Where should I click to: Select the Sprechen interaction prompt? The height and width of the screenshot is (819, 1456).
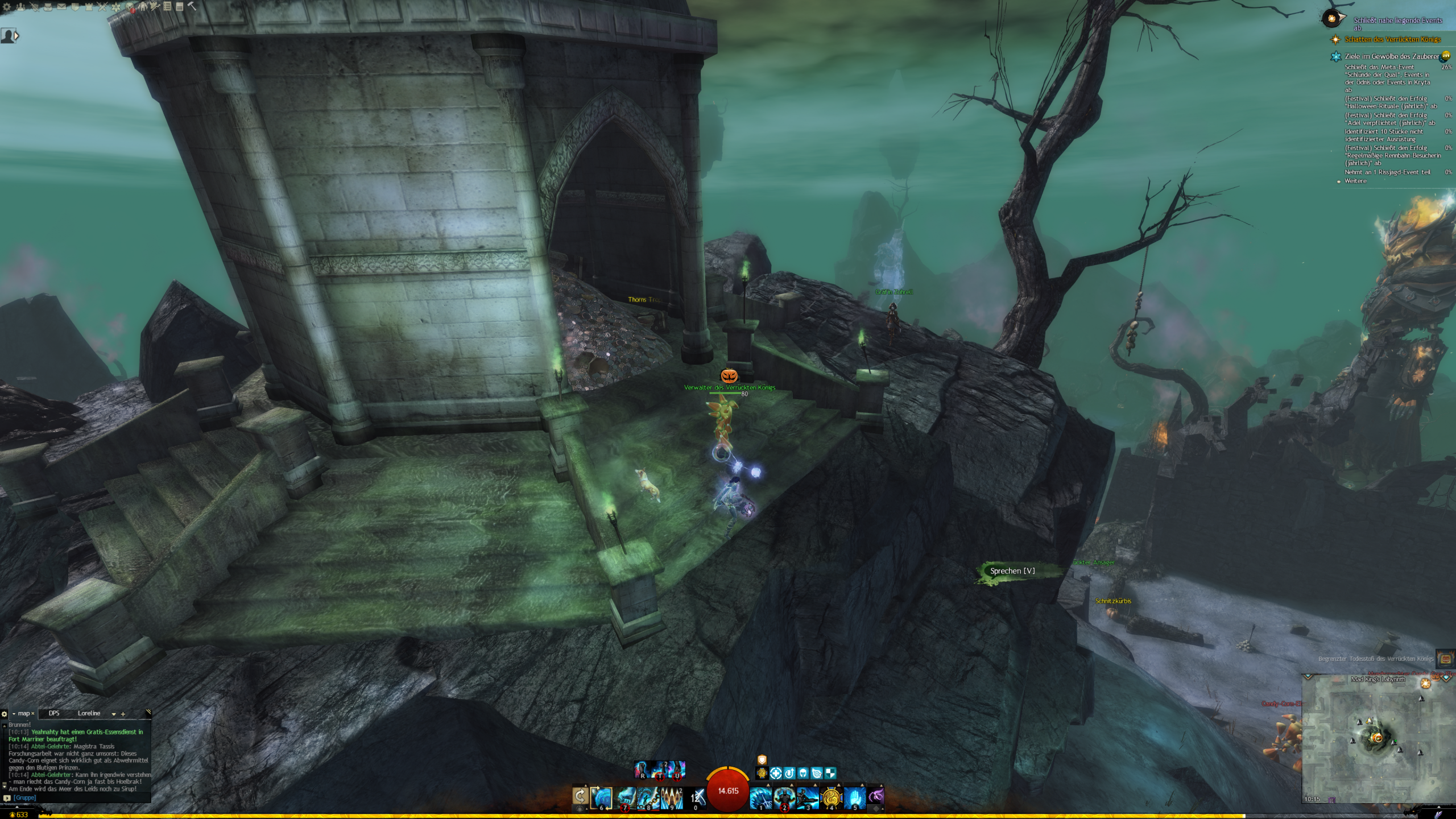1012,571
